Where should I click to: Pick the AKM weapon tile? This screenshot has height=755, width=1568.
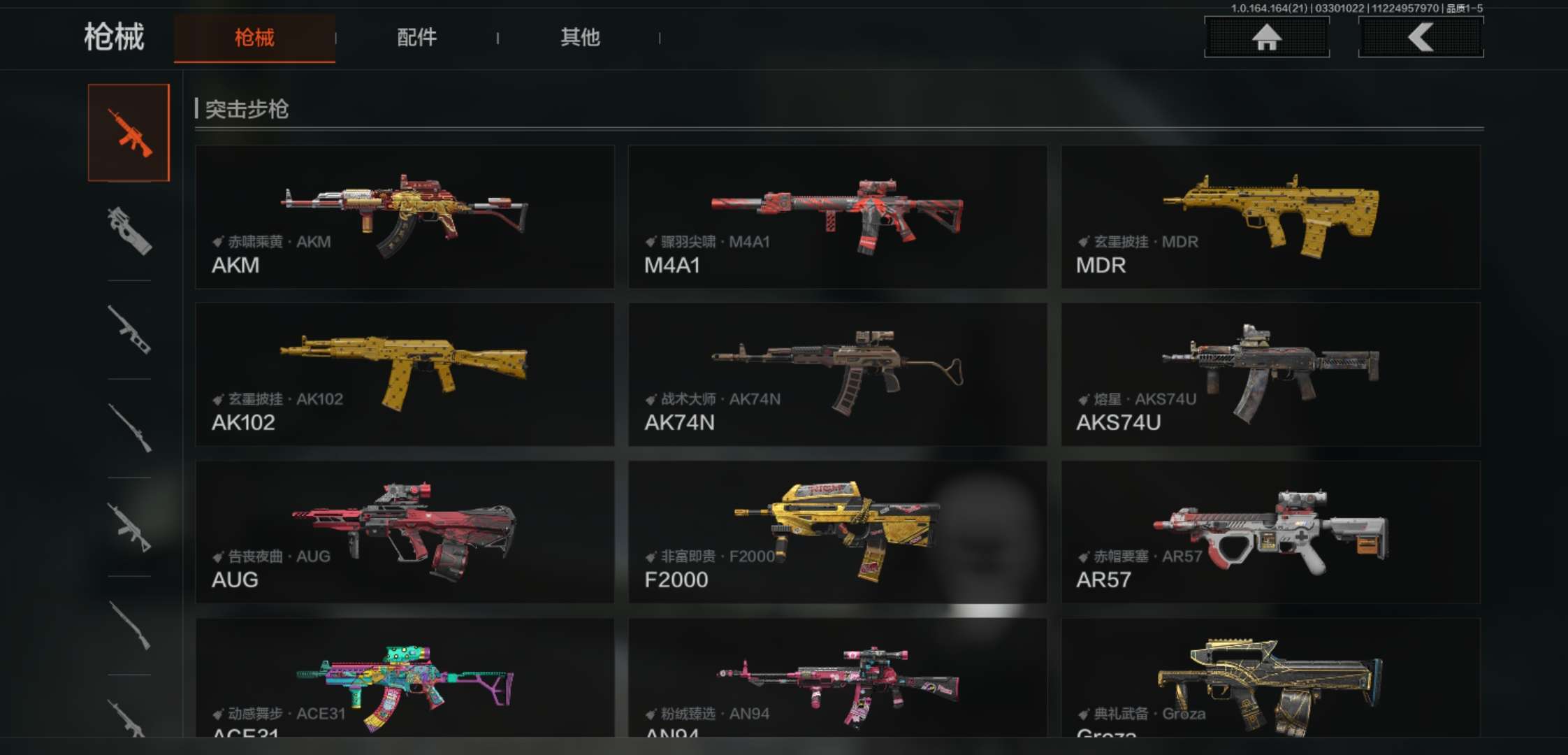coord(405,217)
